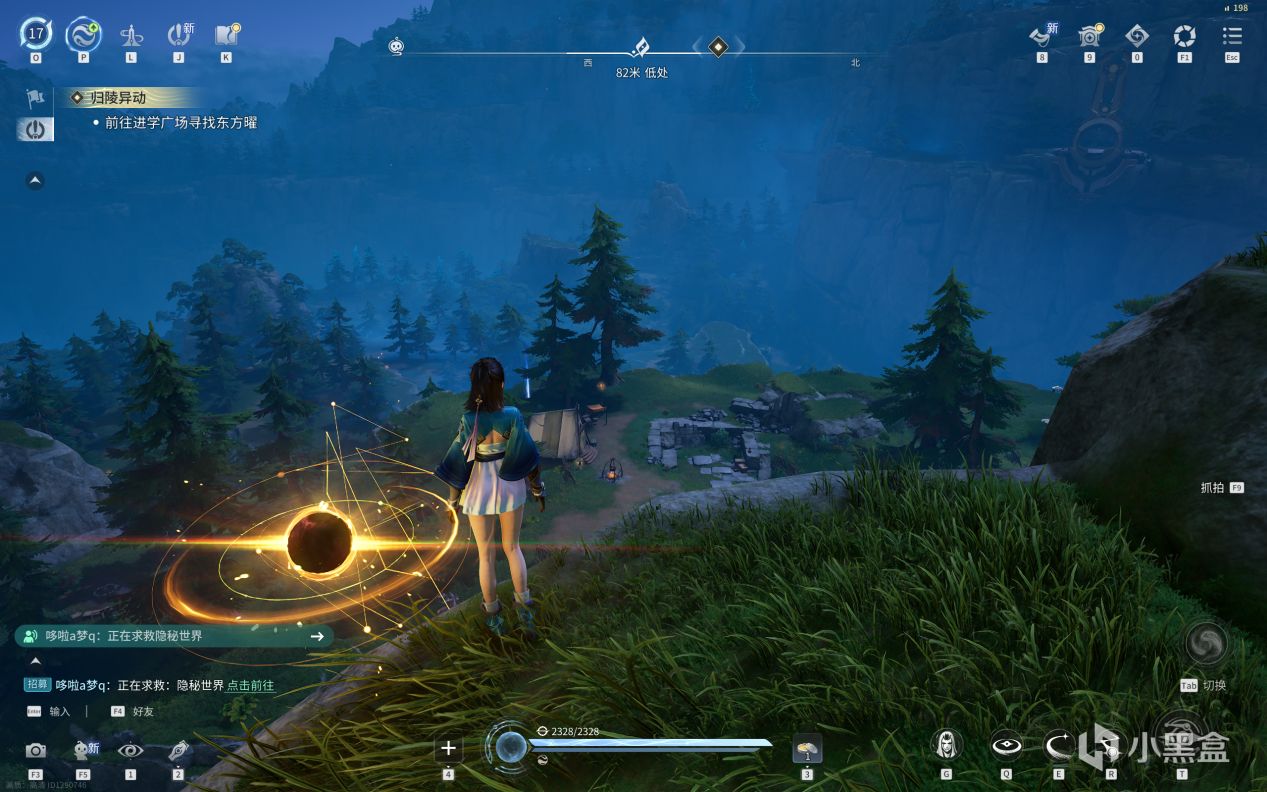Activate the hooded figure skill icon
1267x792 pixels.
click(946, 745)
